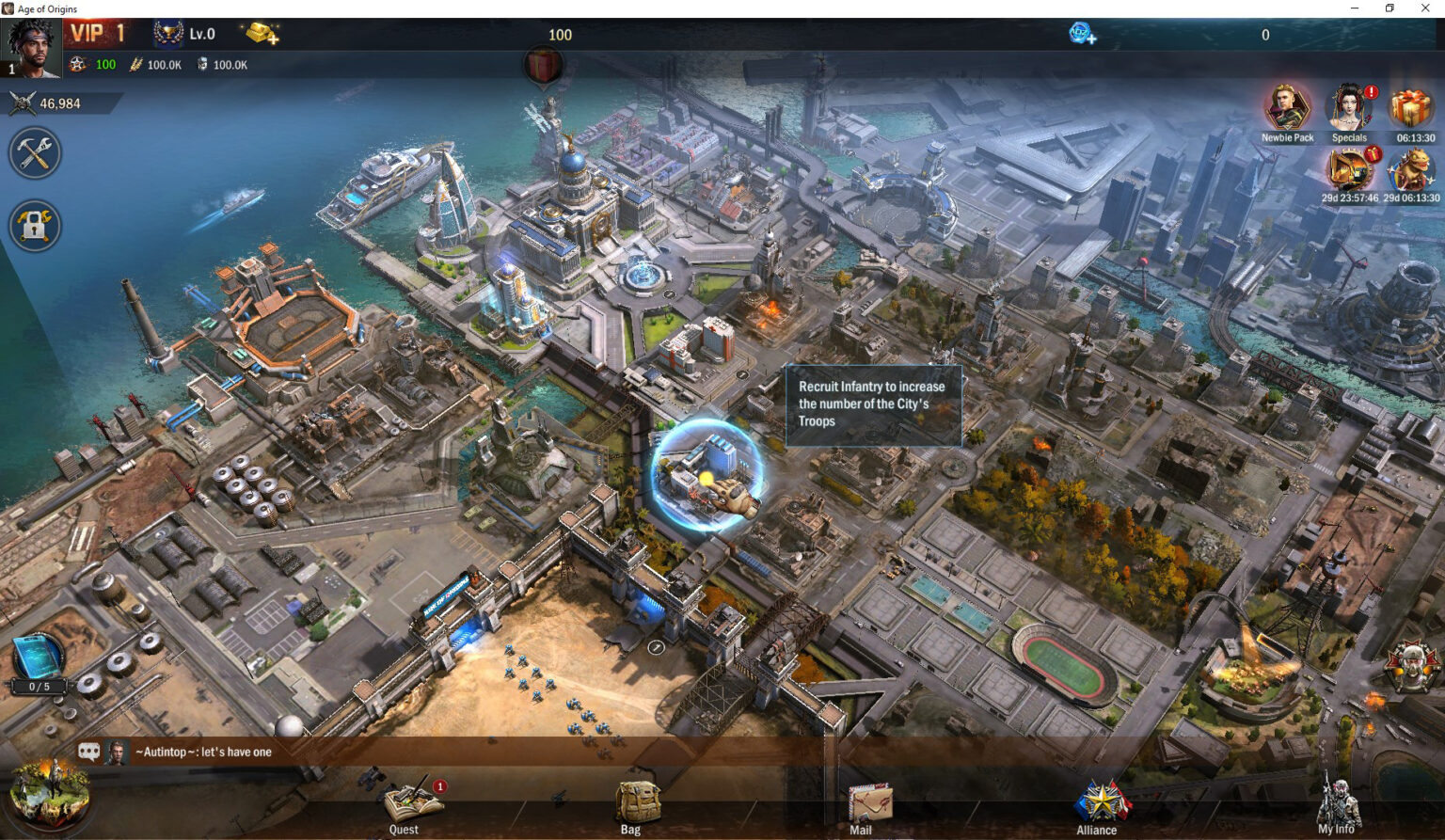Open the Bag inventory
The width and height of the screenshot is (1445, 840).
[629, 801]
